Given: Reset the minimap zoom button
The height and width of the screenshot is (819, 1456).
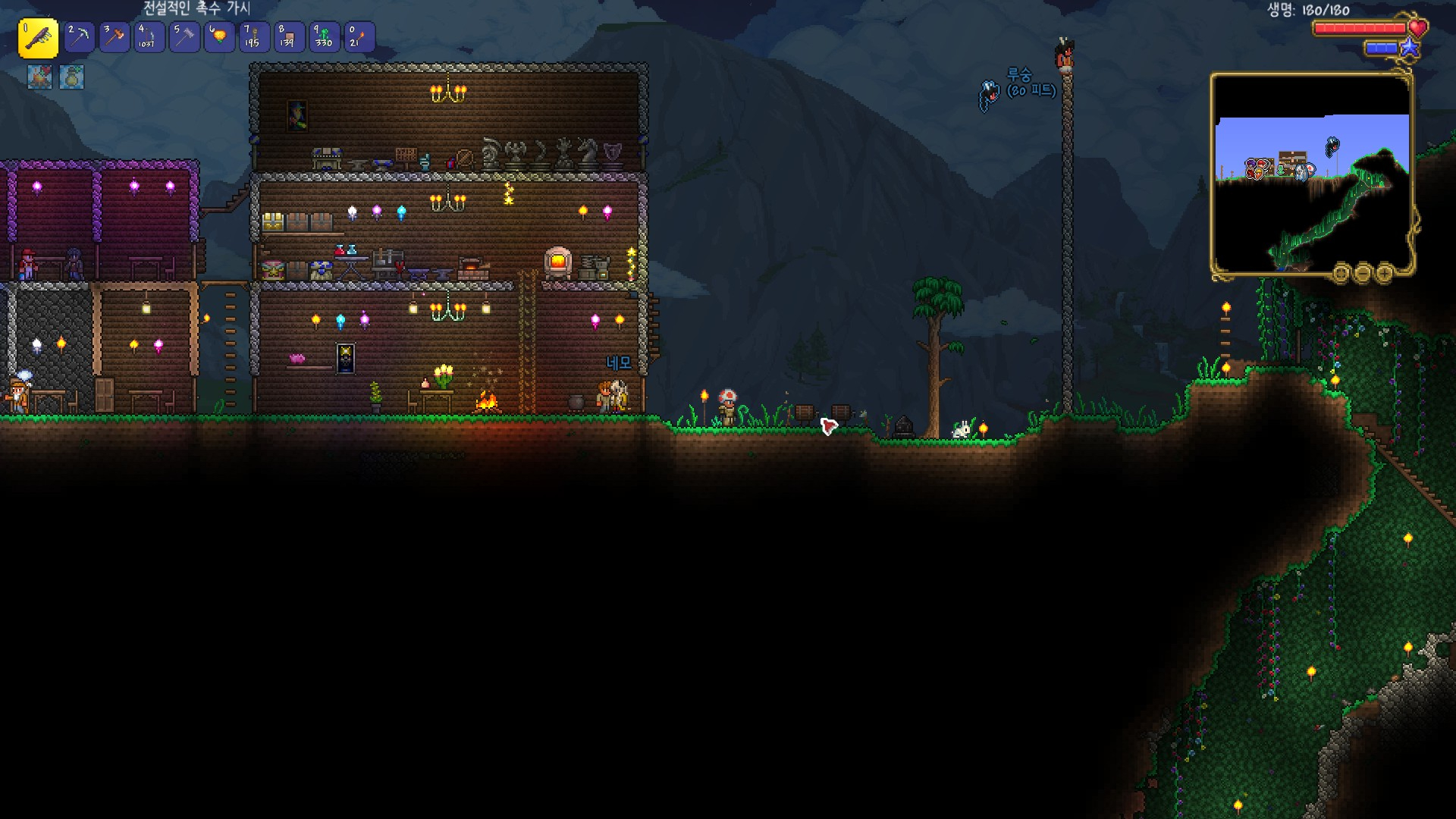Looking at the screenshot, I should click(1341, 273).
